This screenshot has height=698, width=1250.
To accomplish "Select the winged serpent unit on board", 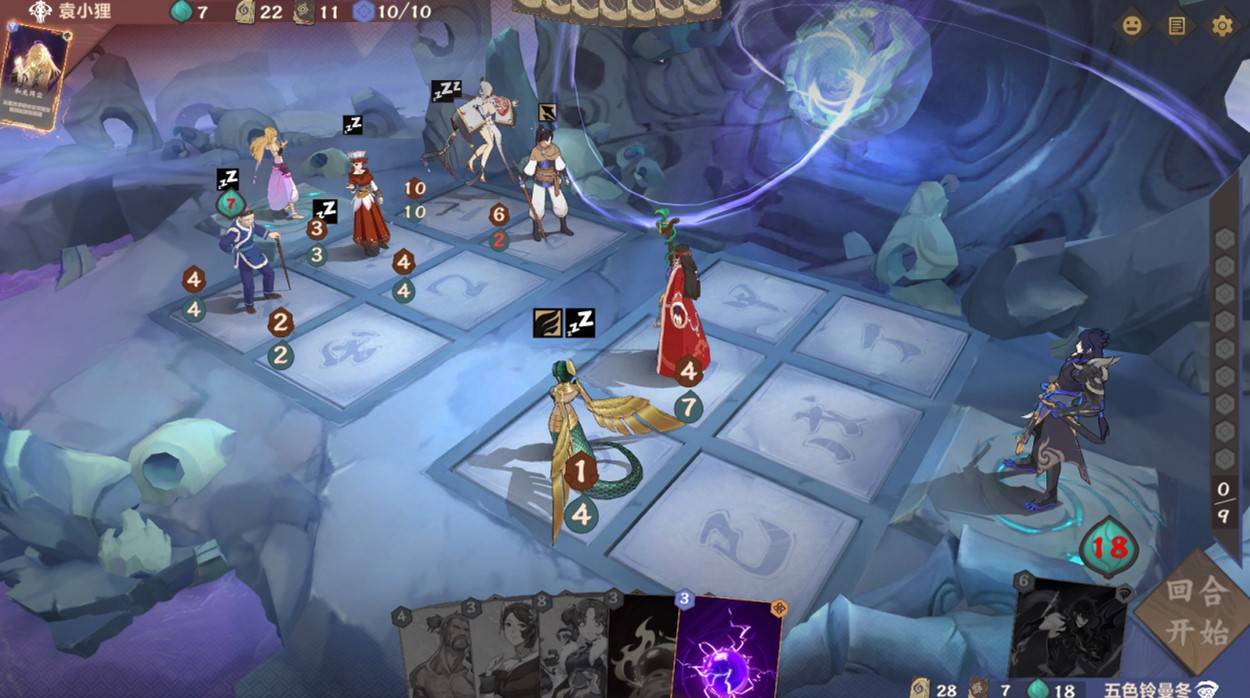I will [x=590, y=440].
